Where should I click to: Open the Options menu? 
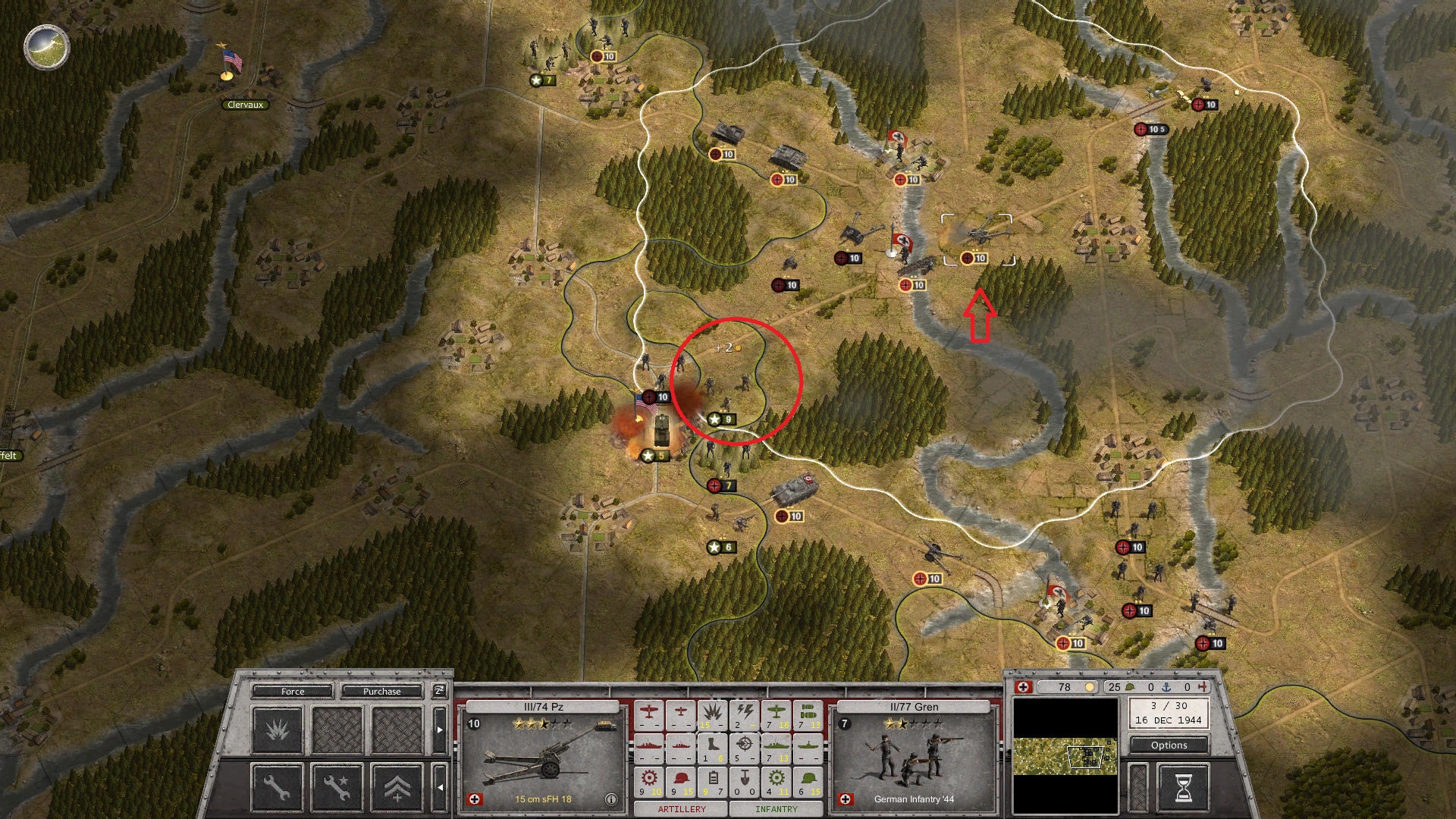(1168, 745)
